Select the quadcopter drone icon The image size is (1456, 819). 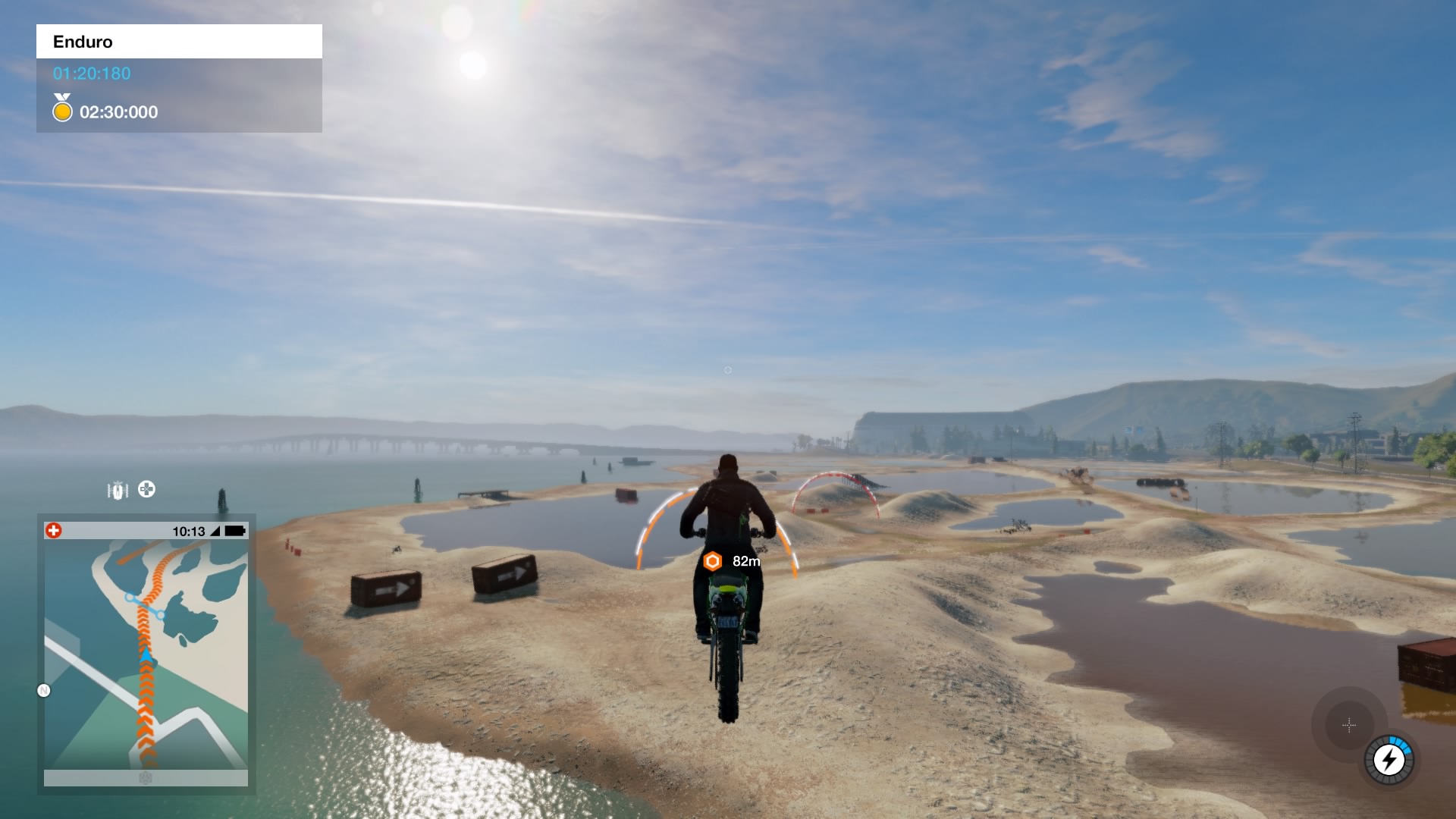(x=147, y=489)
